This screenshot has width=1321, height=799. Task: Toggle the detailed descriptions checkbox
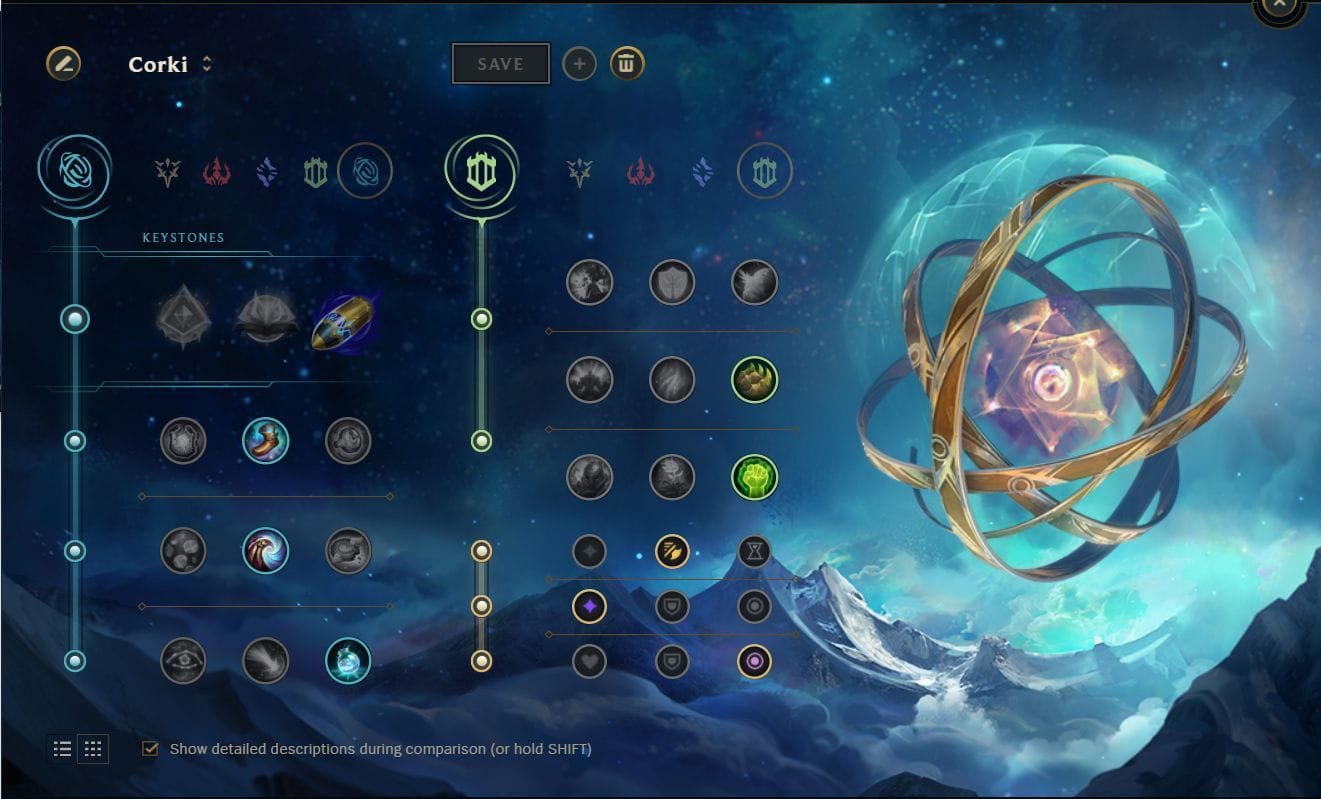tap(149, 748)
